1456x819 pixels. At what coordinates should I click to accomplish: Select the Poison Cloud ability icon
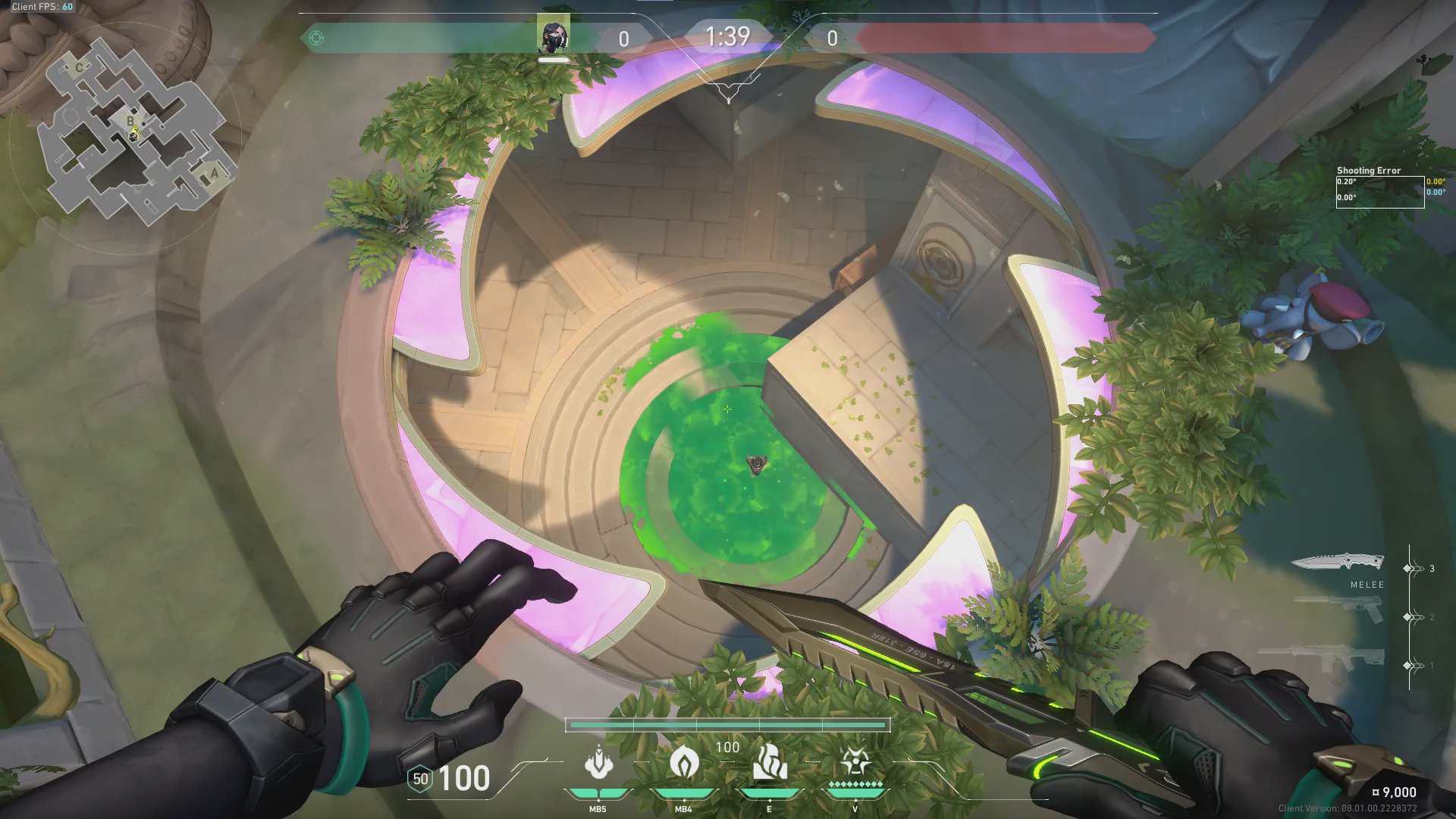pos(683,762)
